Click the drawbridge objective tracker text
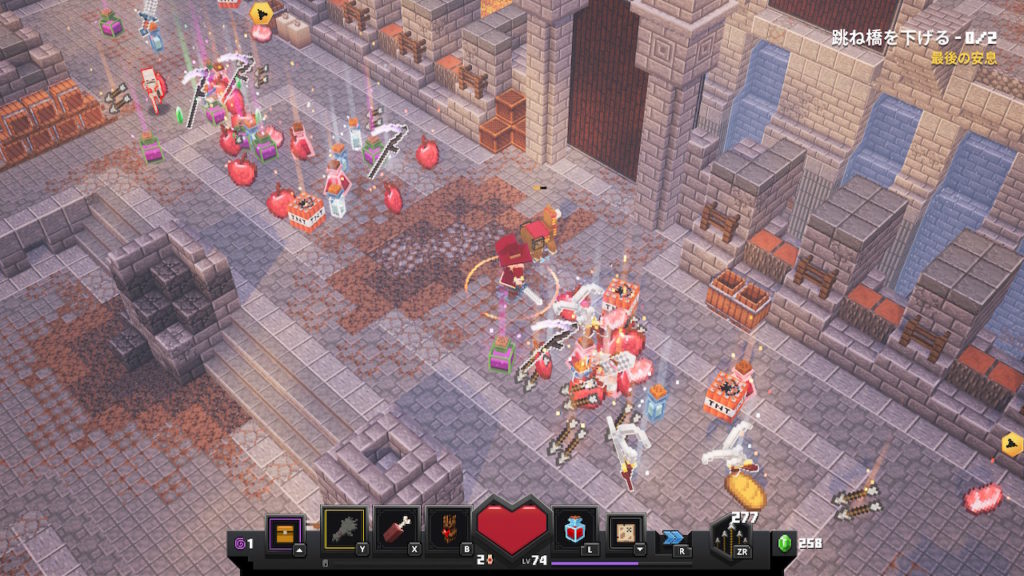 [913, 38]
